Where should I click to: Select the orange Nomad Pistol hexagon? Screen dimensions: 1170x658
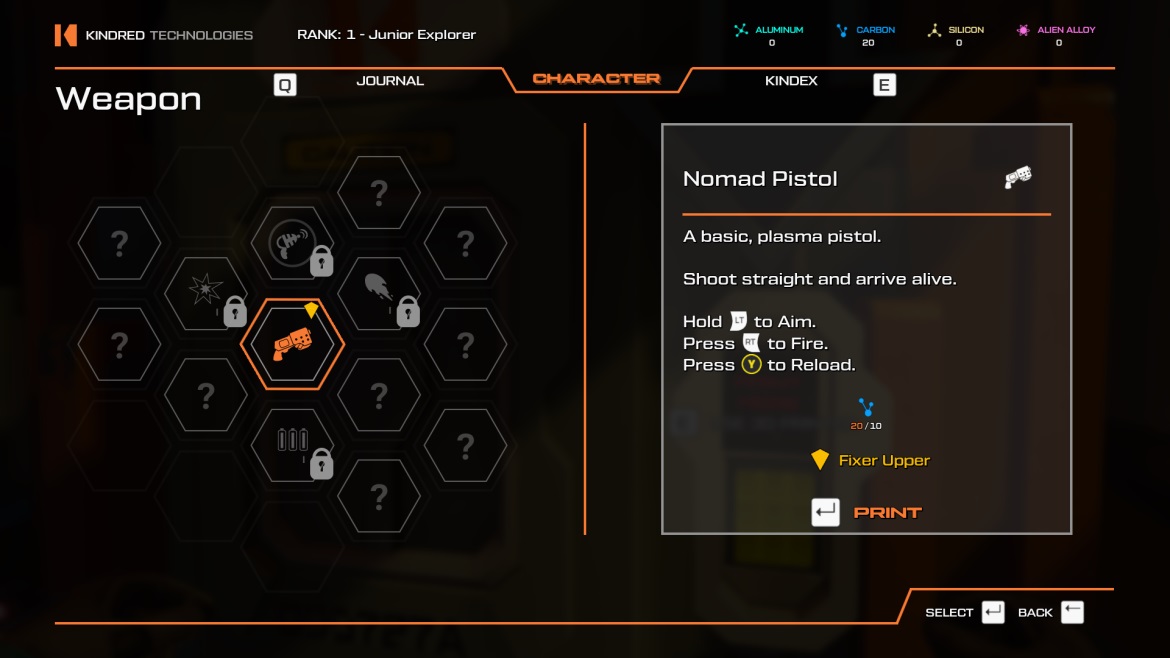coord(292,345)
